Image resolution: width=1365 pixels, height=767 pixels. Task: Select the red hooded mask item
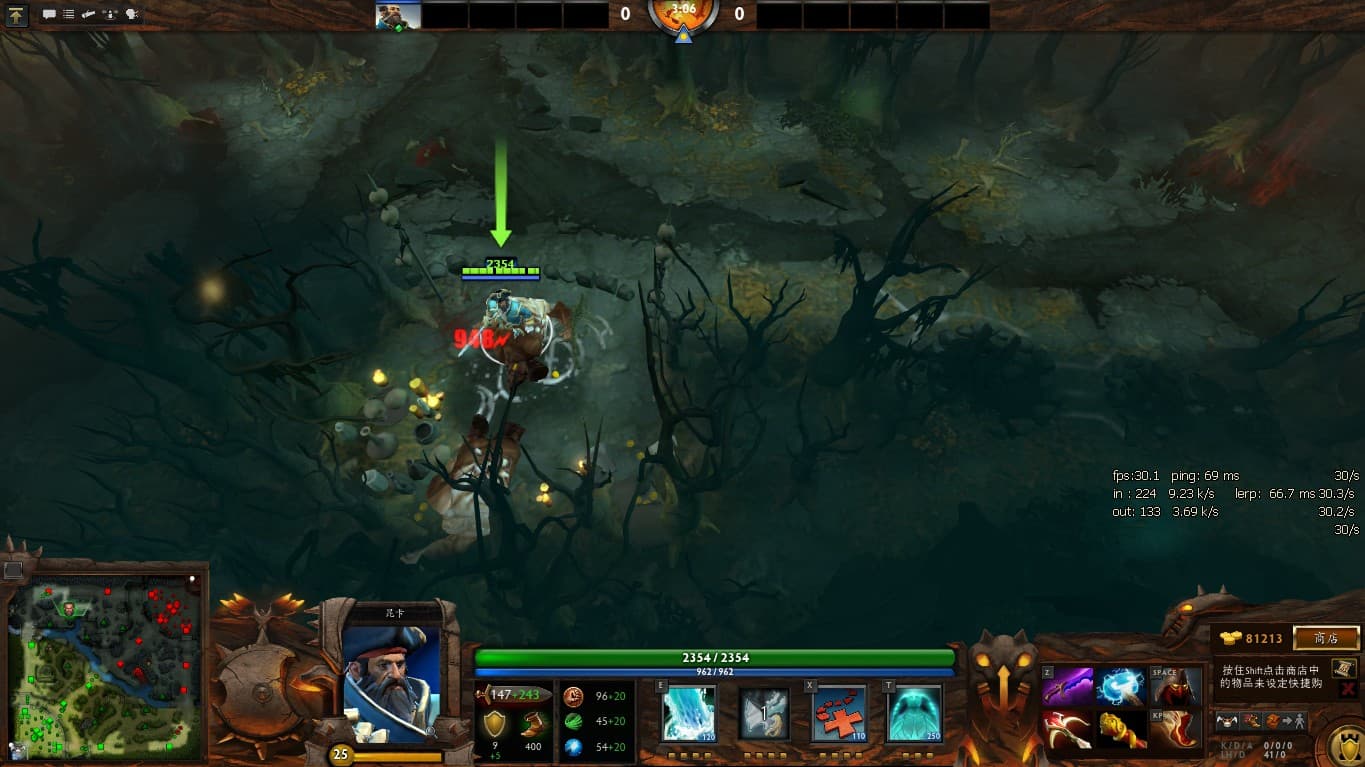1175,687
